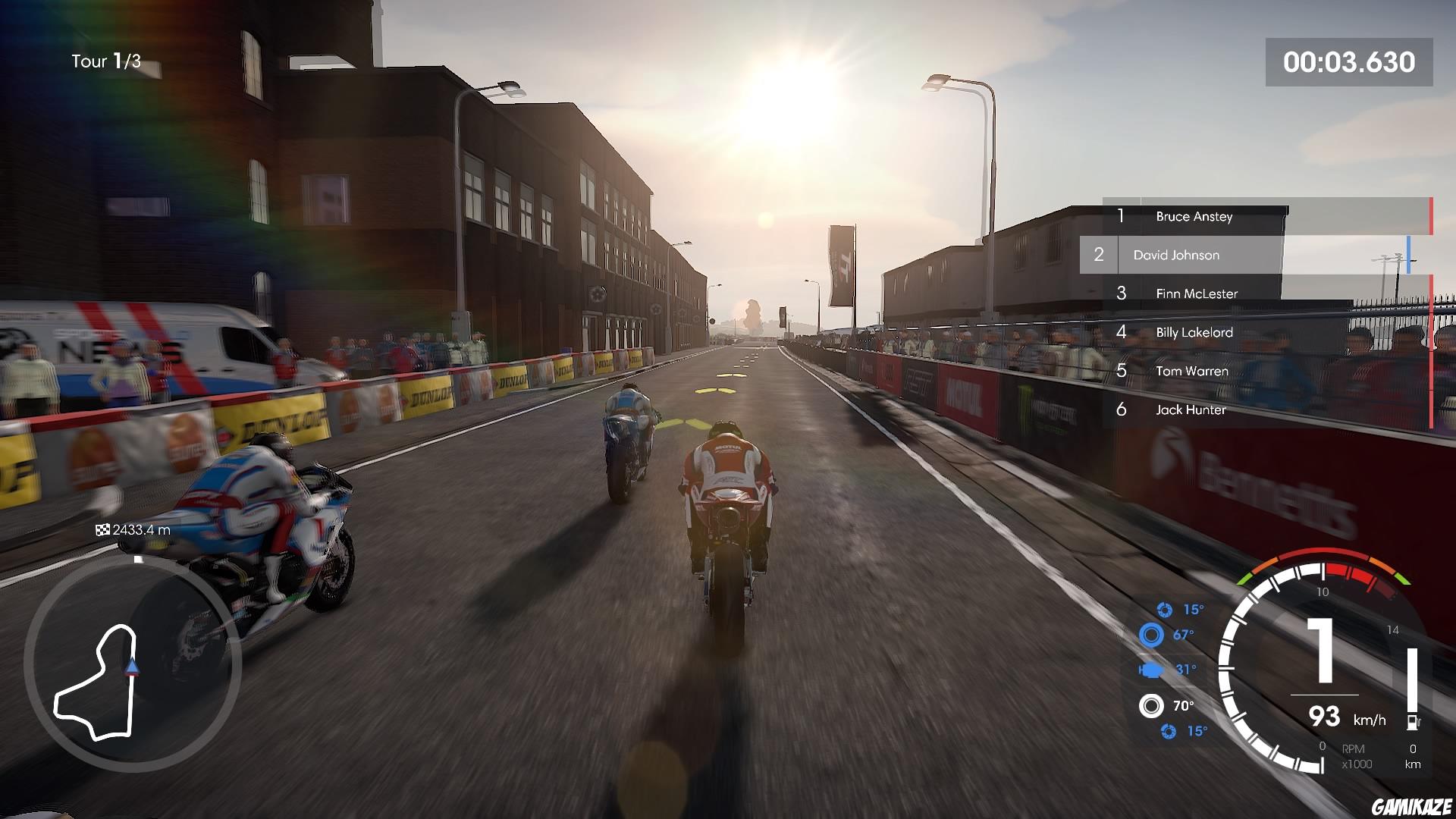Click the Billy Lakelord name in standings
Image resolution: width=1456 pixels, height=819 pixels.
click(1194, 332)
